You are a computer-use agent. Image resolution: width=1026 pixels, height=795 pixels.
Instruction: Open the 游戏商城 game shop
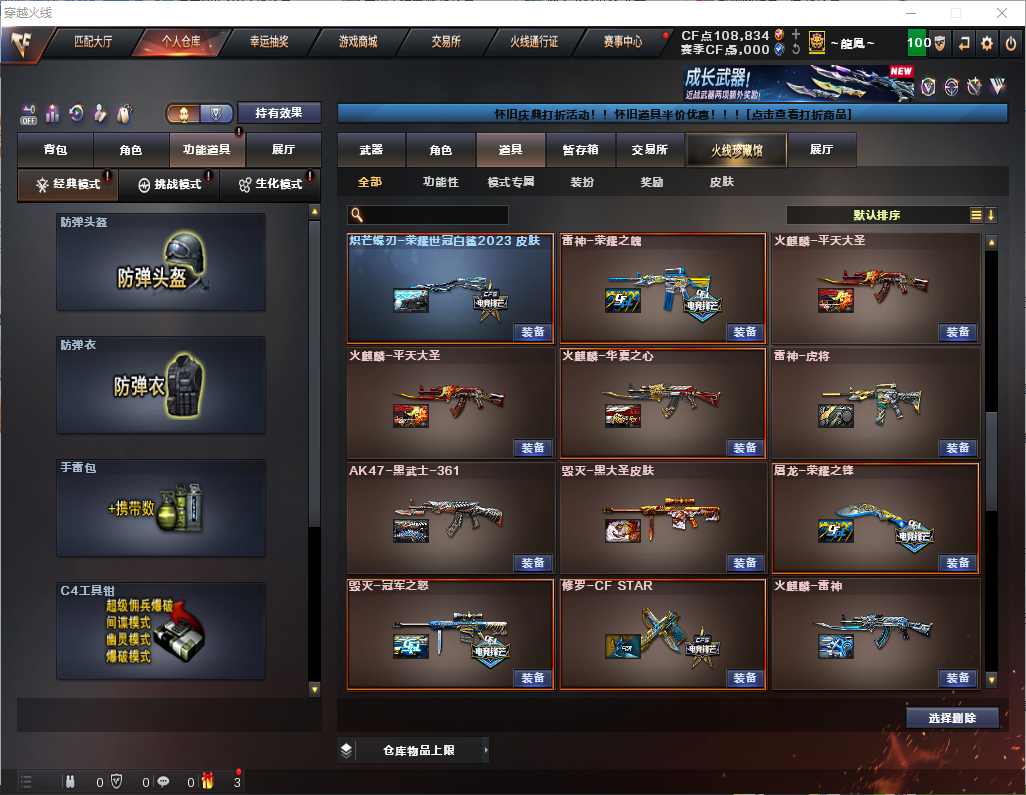358,42
